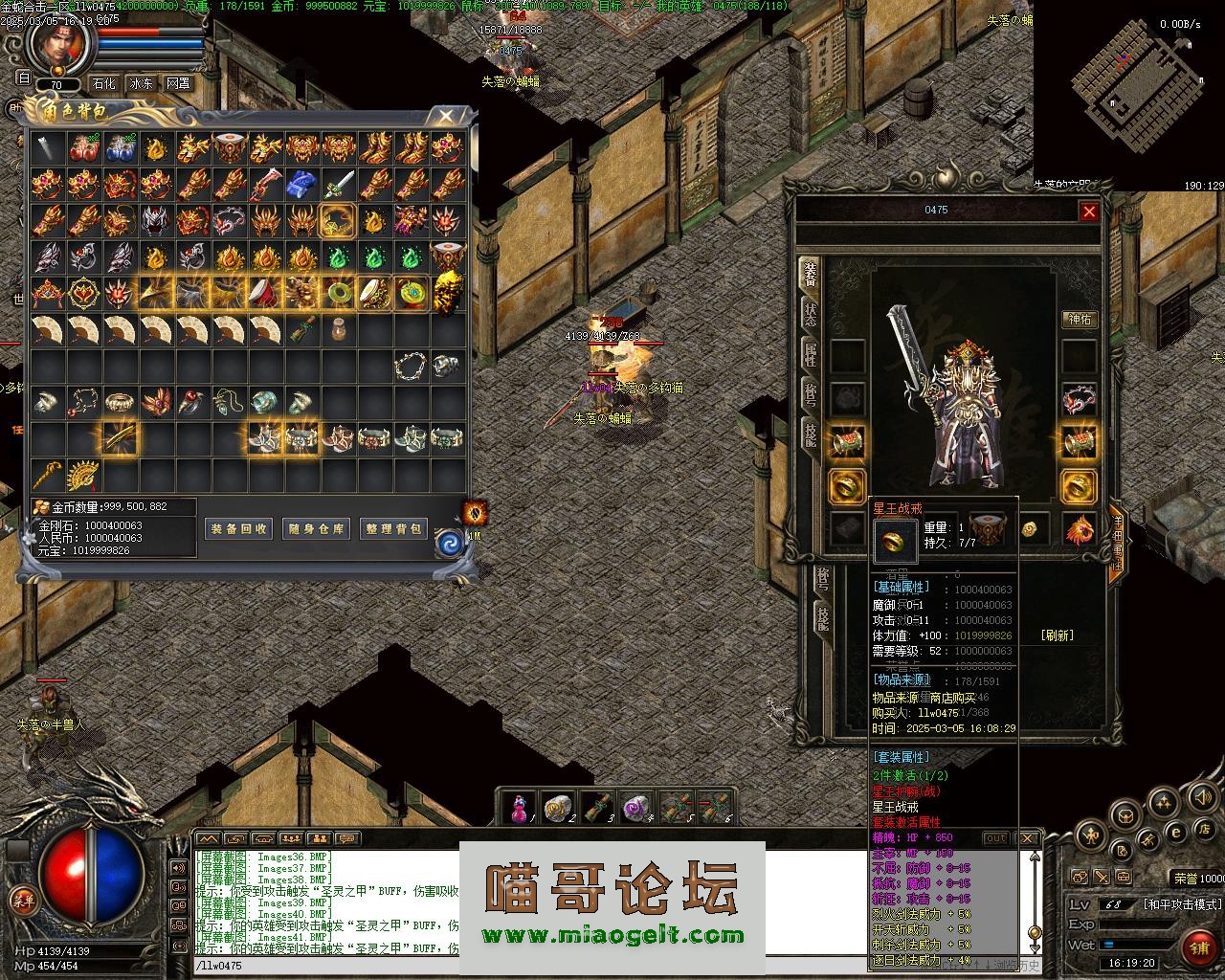The height and width of the screenshot is (980, 1225).
Task: Sort items with the 整理背包 button
Action: coord(393,528)
